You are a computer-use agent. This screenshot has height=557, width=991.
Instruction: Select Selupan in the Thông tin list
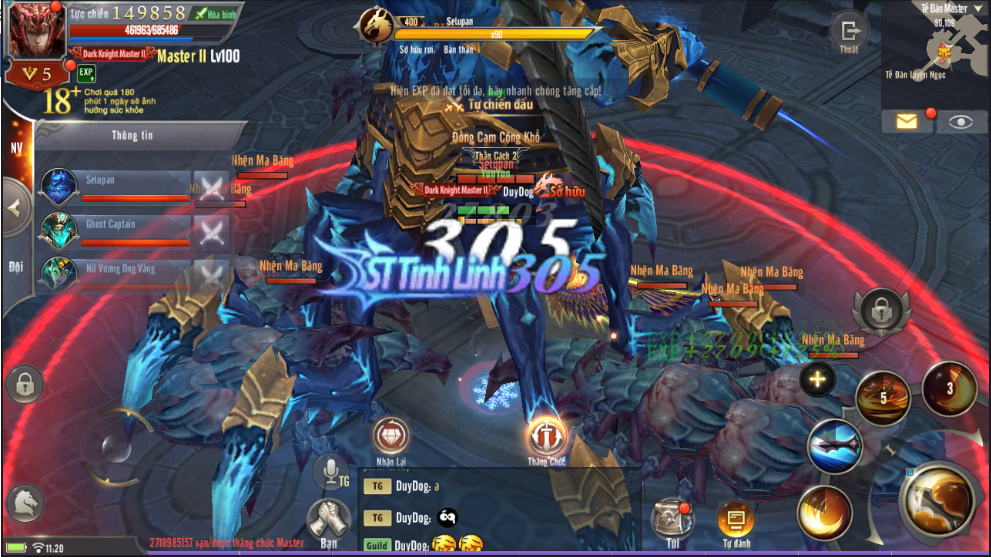coord(115,187)
